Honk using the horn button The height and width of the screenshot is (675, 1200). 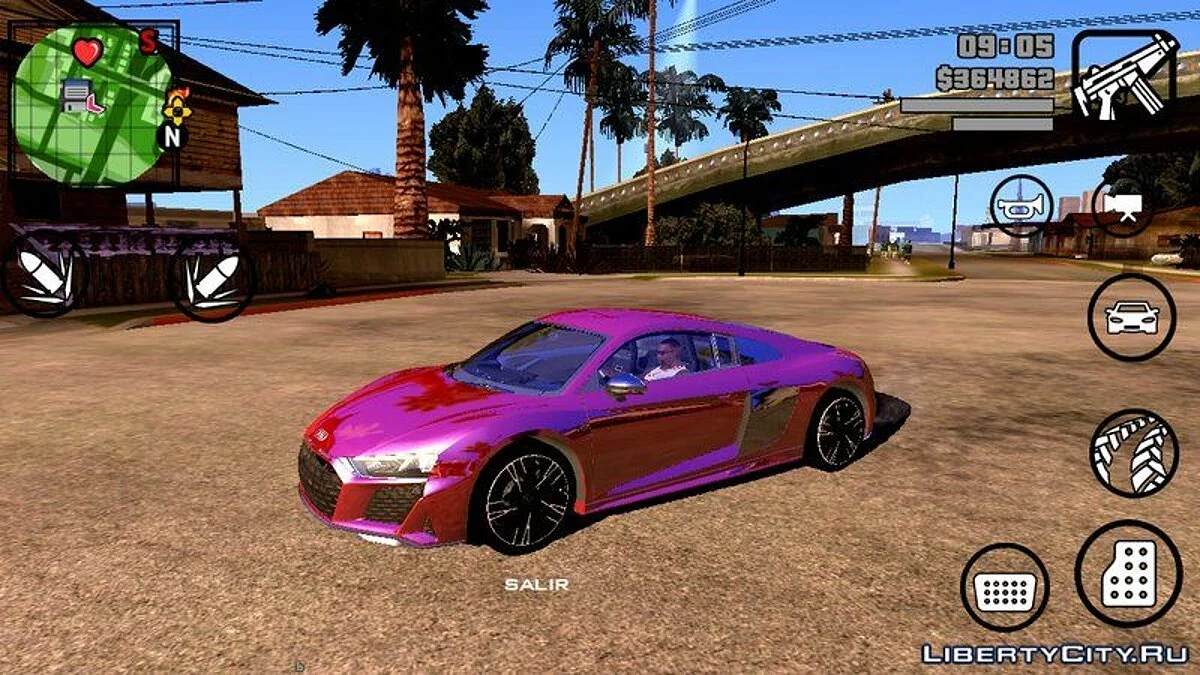pyautogui.click(x=1021, y=206)
